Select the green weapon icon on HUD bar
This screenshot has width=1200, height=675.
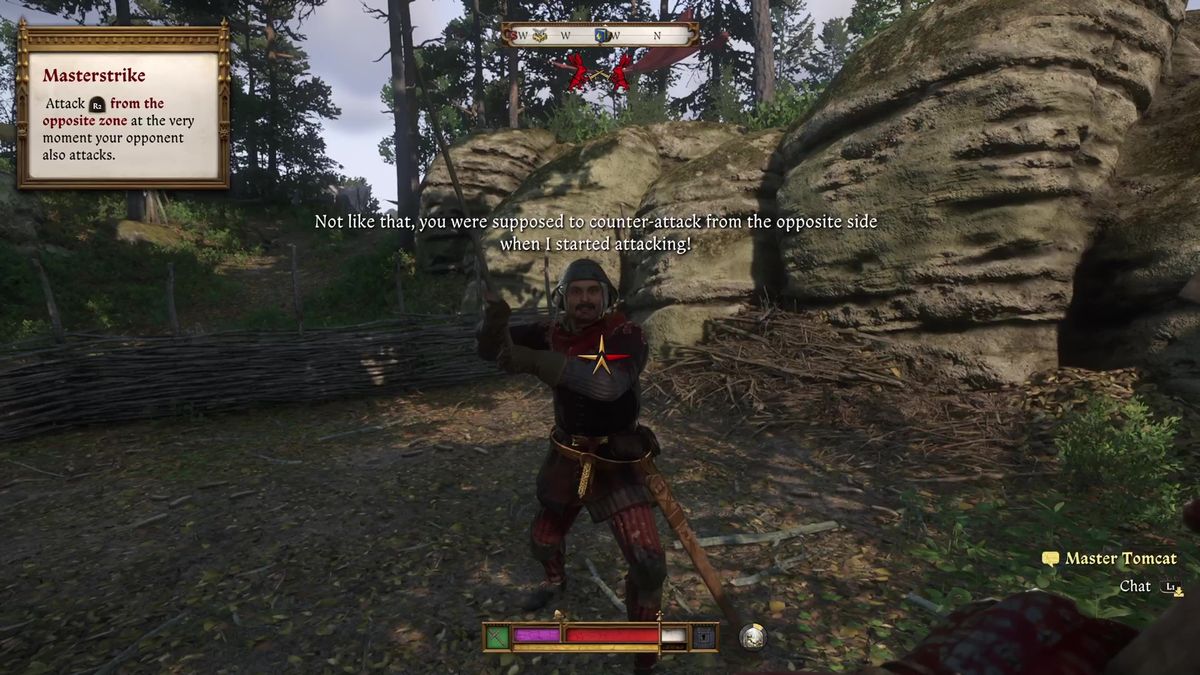tap(498, 636)
